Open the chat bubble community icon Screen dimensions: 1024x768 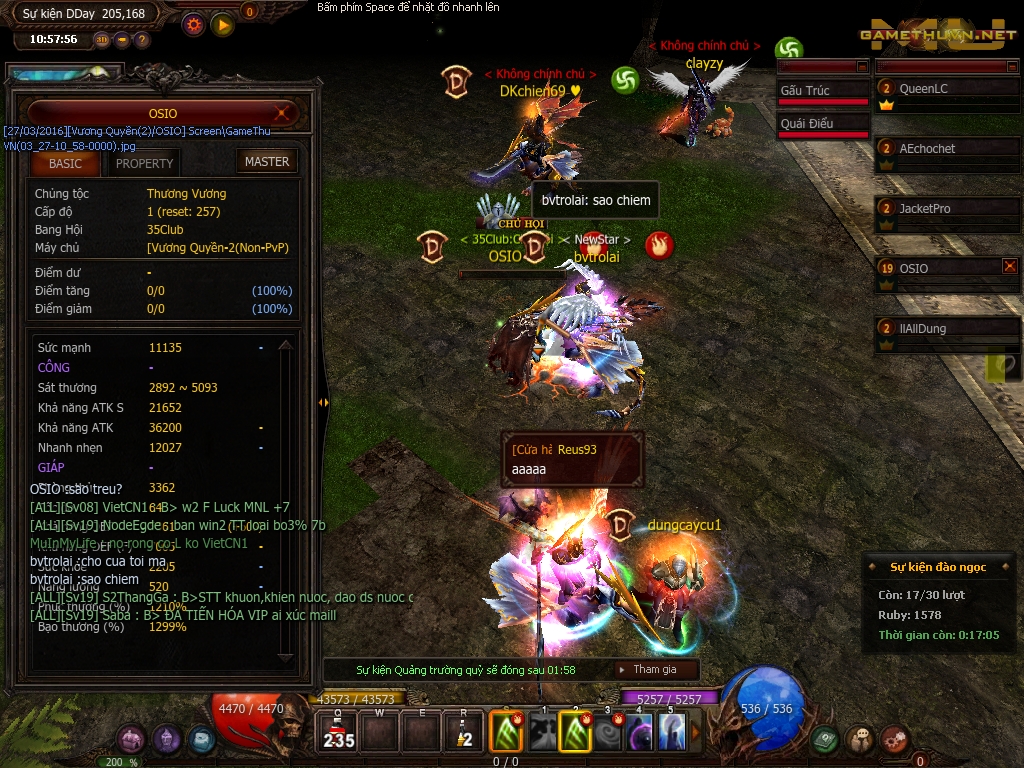(x=859, y=739)
